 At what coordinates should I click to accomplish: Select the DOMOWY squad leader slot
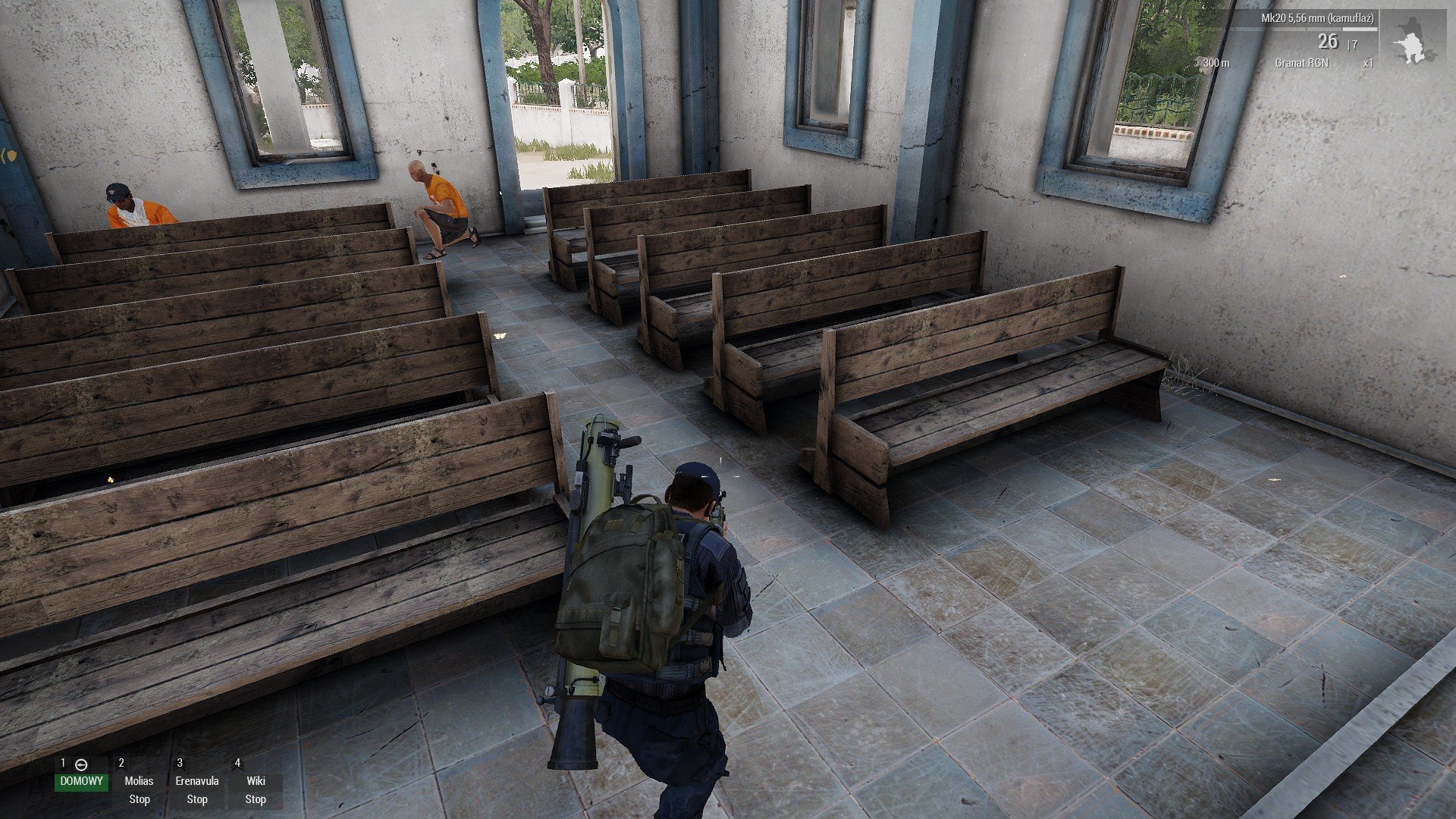(81, 781)
